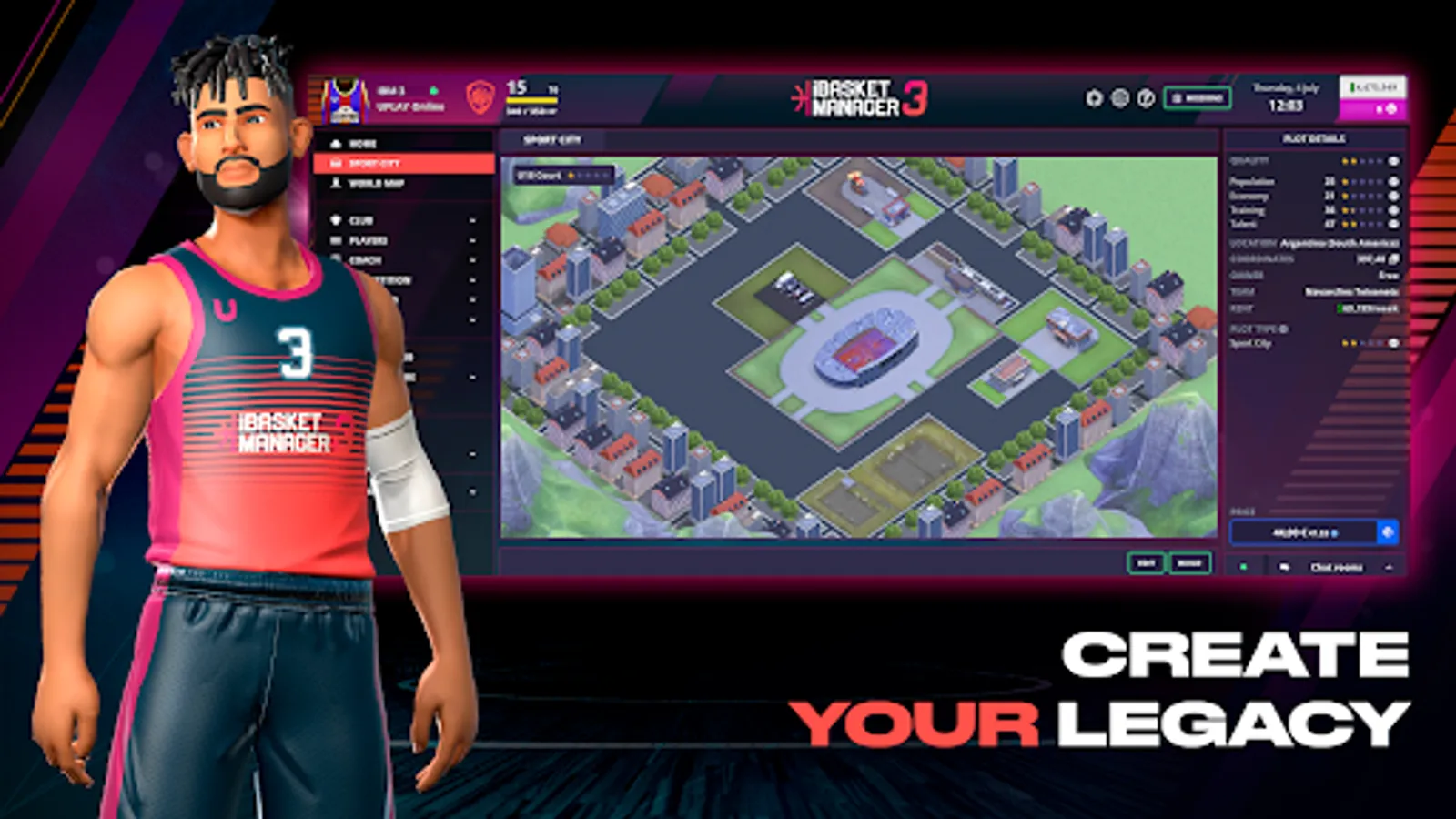
Task: Expand the Players sidebar section
Action: [473, 241]
